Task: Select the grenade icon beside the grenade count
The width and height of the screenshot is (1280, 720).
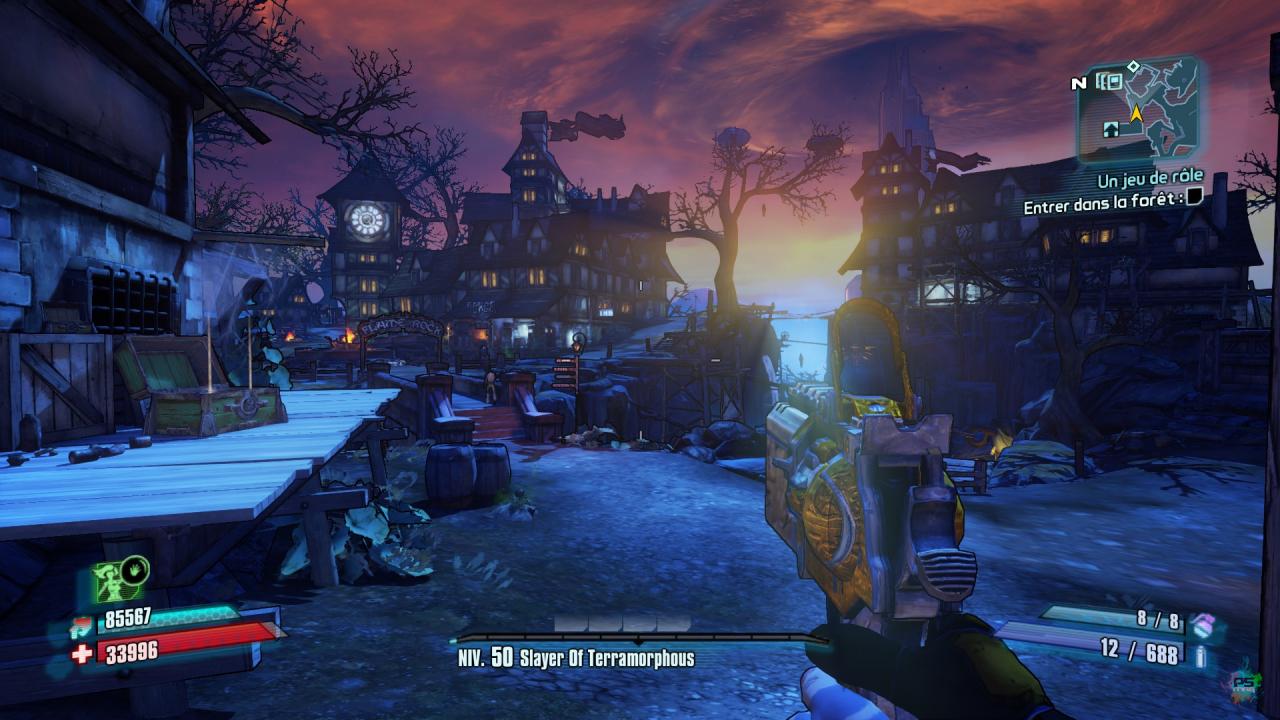Action: [1201, 624]
